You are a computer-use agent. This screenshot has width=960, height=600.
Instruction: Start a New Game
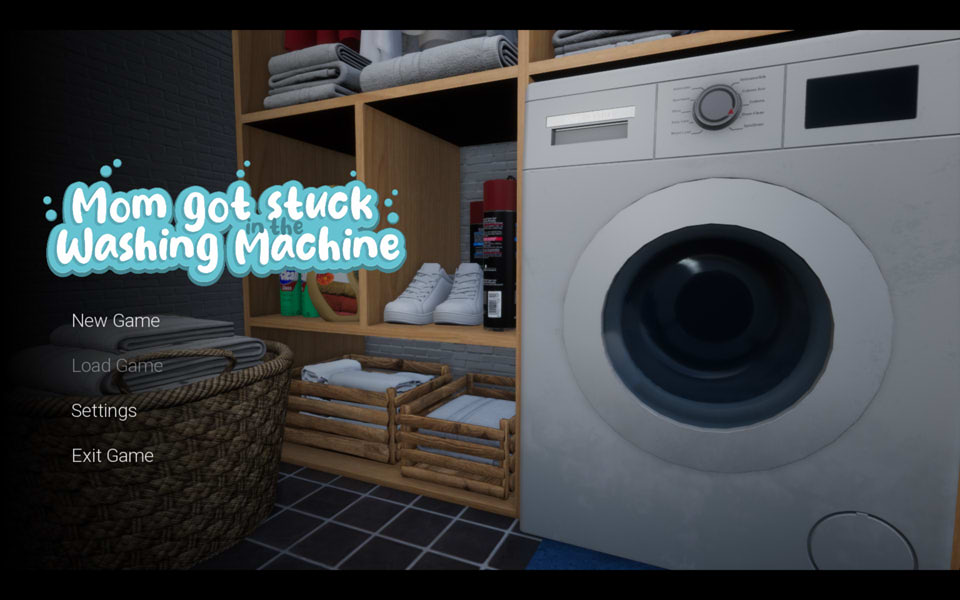115,321
